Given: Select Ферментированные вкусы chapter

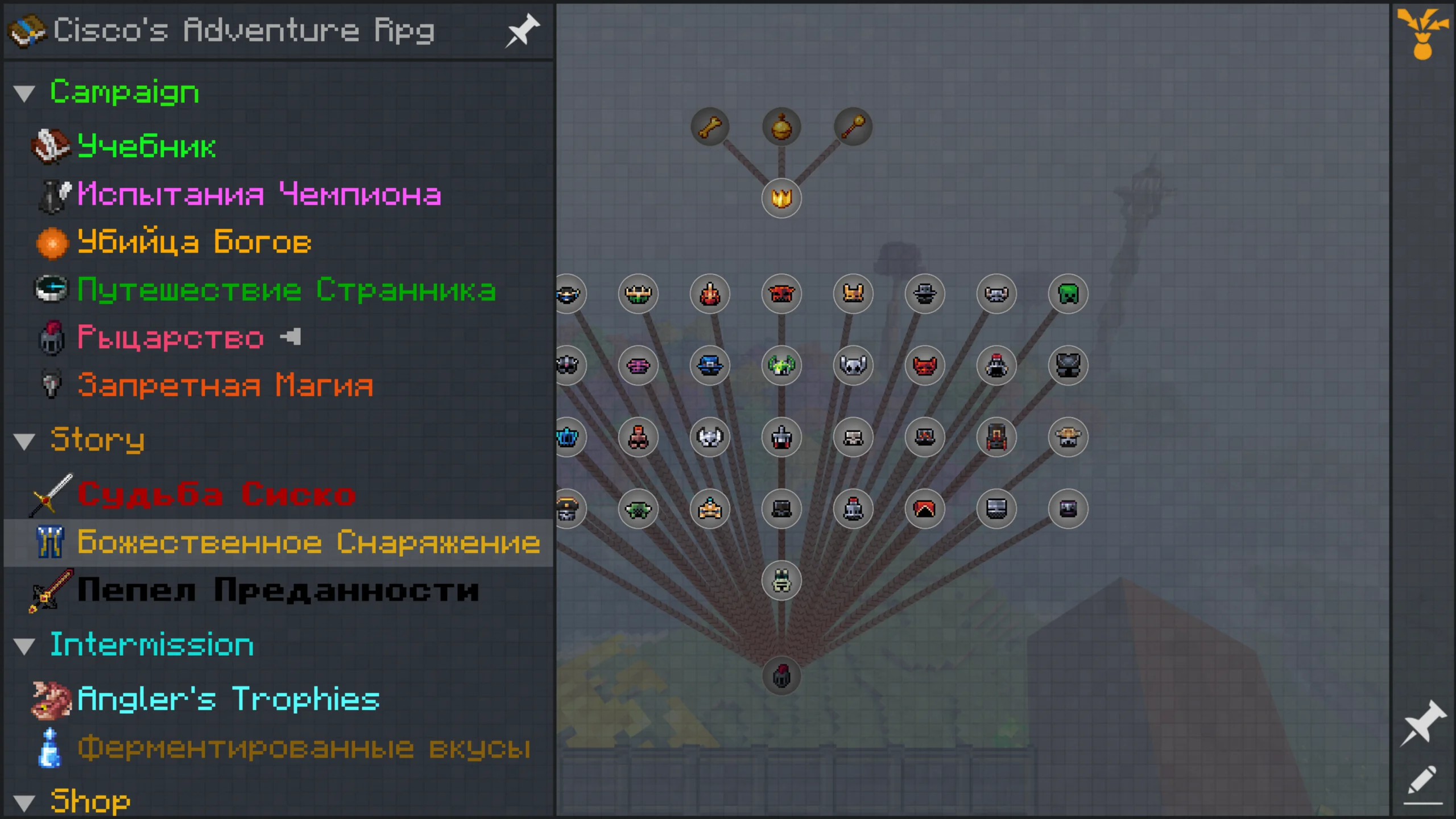Looking at the screenshot, I should [x=304, y=748].
